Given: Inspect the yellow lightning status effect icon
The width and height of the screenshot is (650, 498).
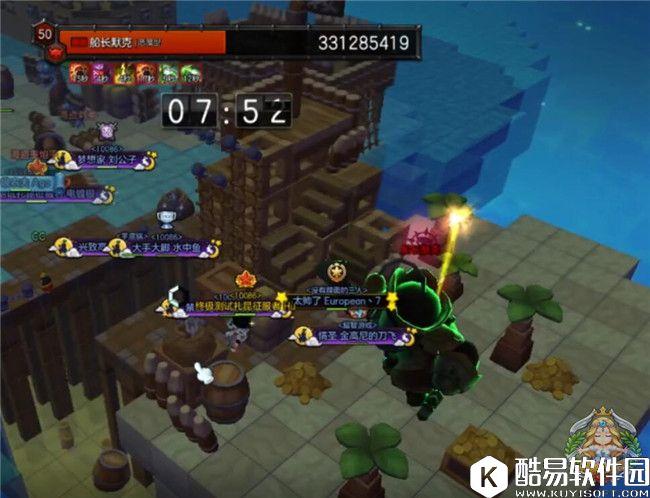Looking at the screenshot, I should [123, 72].
